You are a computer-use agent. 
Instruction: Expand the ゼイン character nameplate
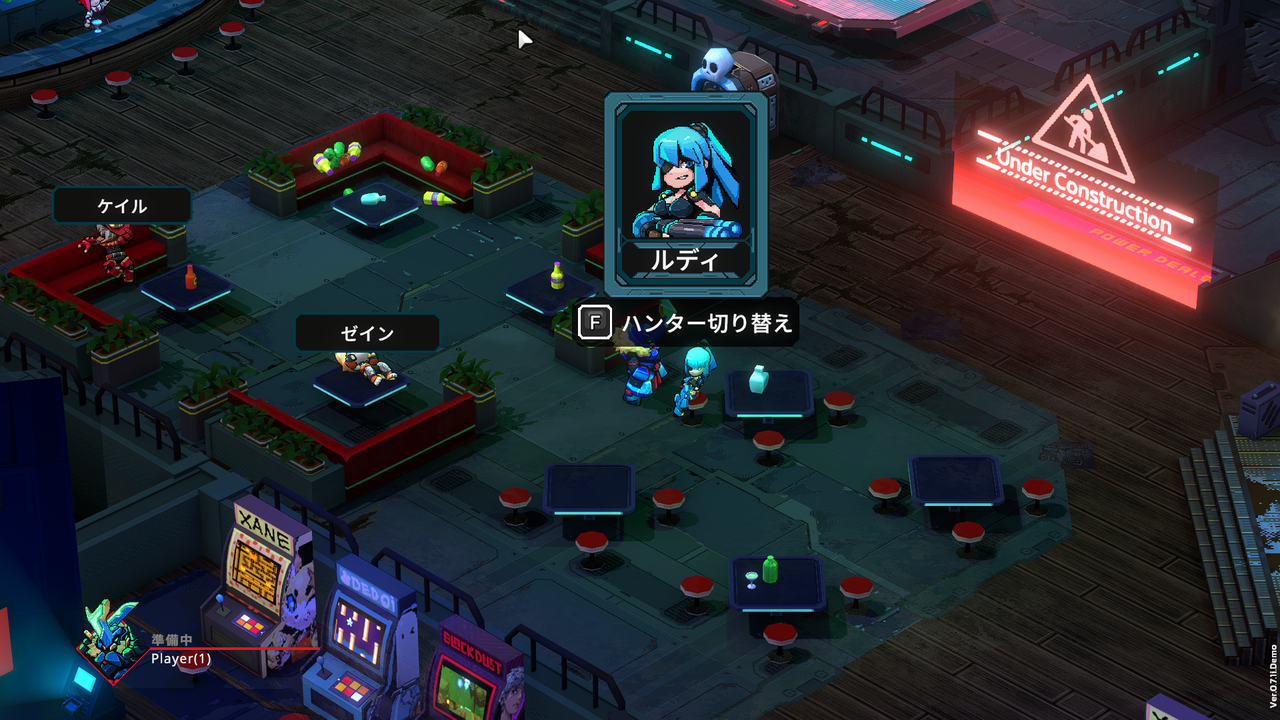pos(367,332)
